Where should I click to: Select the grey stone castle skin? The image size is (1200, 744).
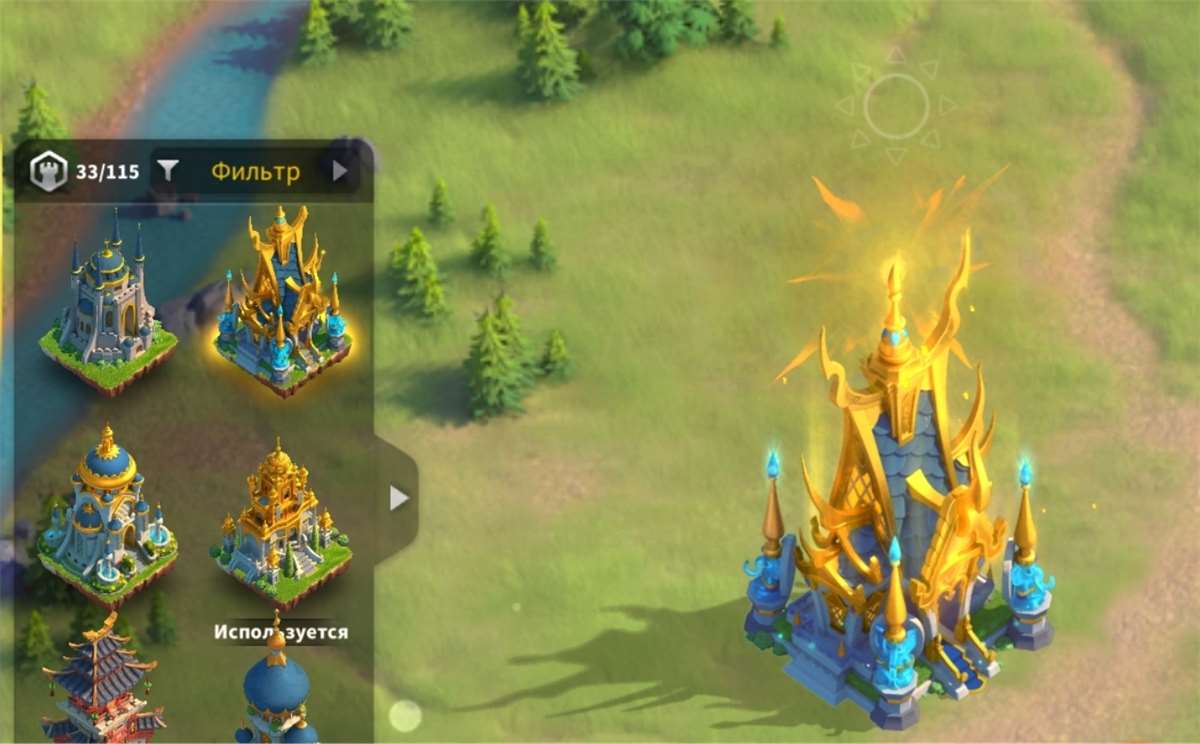pos(107,302)
